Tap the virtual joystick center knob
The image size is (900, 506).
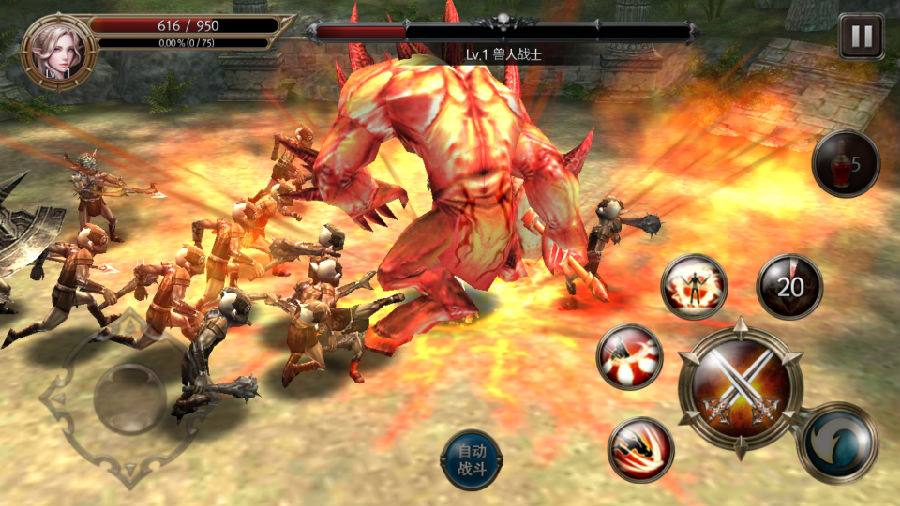pyautogui.click(x=129, y=398)
